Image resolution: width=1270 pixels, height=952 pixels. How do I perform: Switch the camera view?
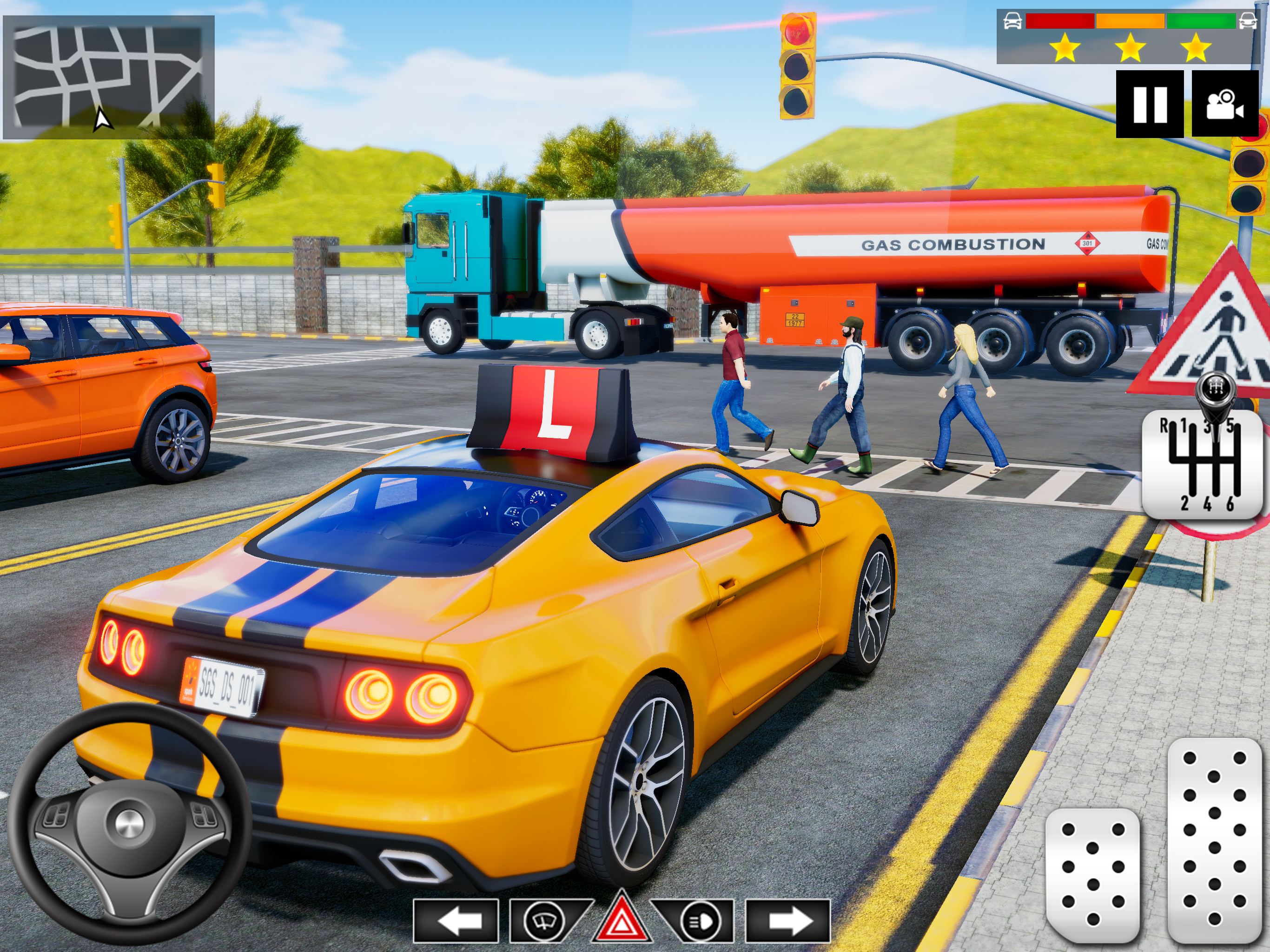1225,104
